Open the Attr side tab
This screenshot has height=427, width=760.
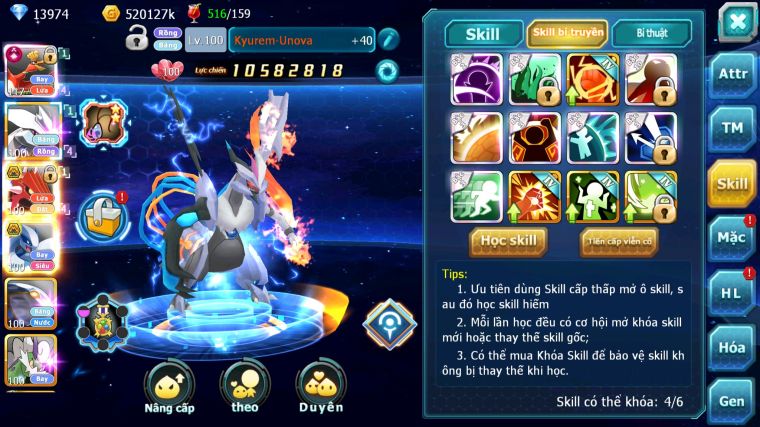tap(732, 74)
